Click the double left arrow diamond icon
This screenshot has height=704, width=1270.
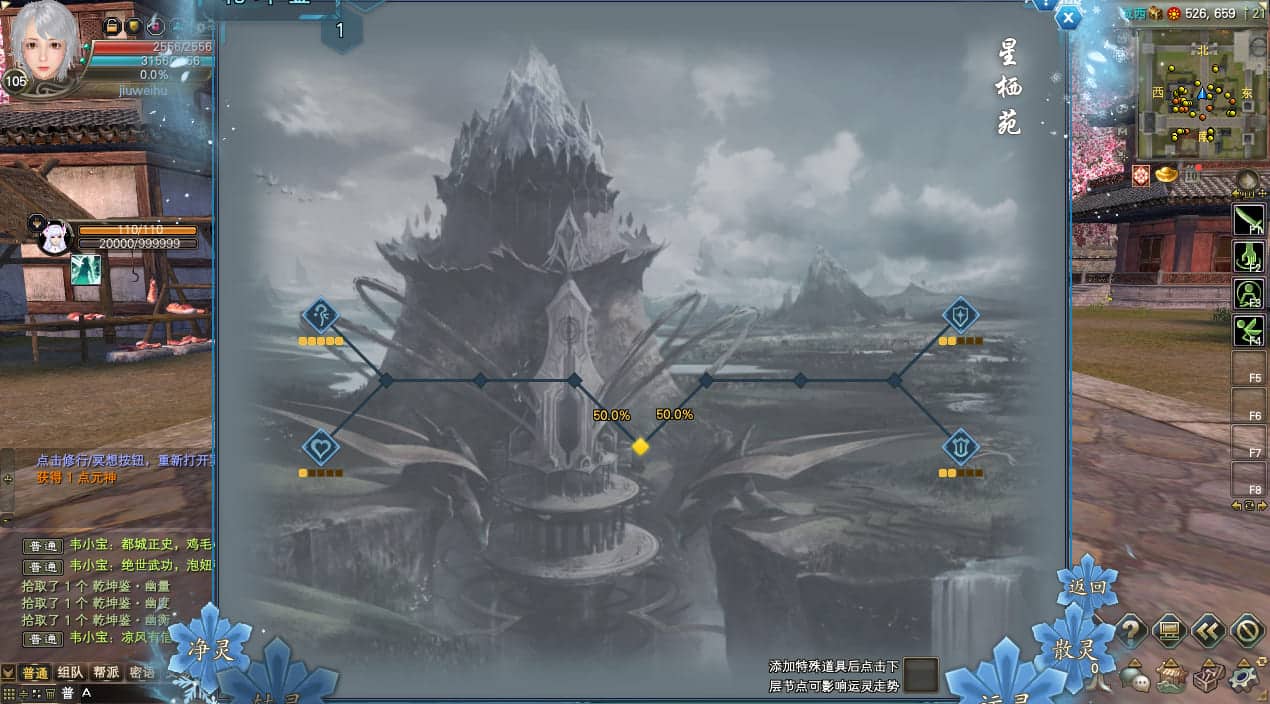click(1208, 630)
